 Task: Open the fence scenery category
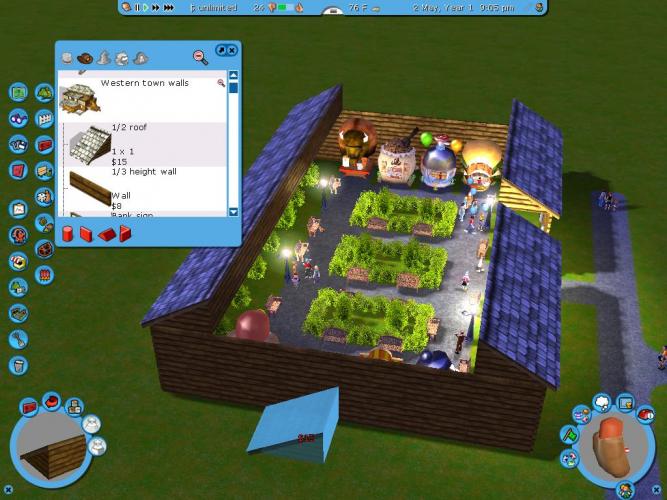click(43, 118)
